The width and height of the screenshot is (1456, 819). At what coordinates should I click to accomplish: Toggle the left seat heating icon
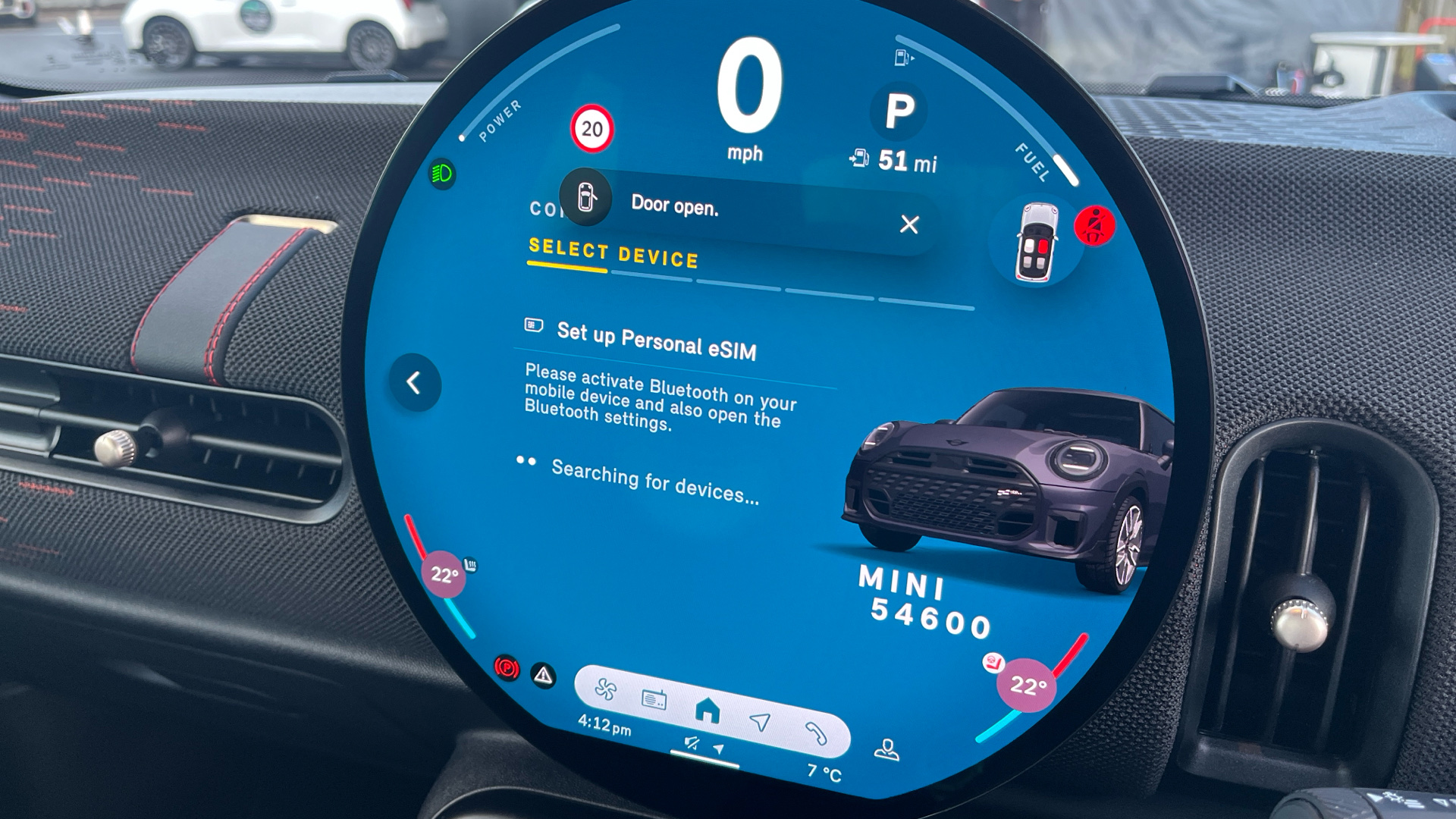[471, 565]
